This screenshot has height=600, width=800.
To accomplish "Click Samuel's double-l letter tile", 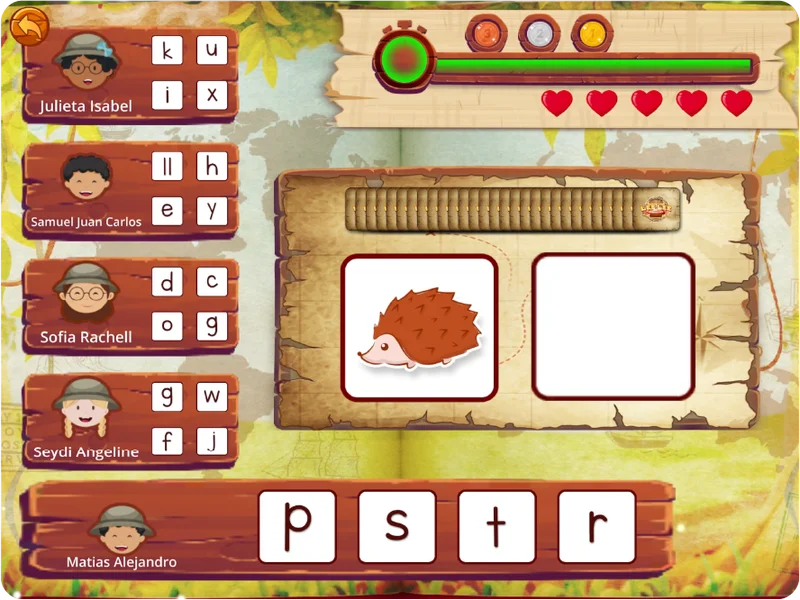I will click(x=167, y=166).
